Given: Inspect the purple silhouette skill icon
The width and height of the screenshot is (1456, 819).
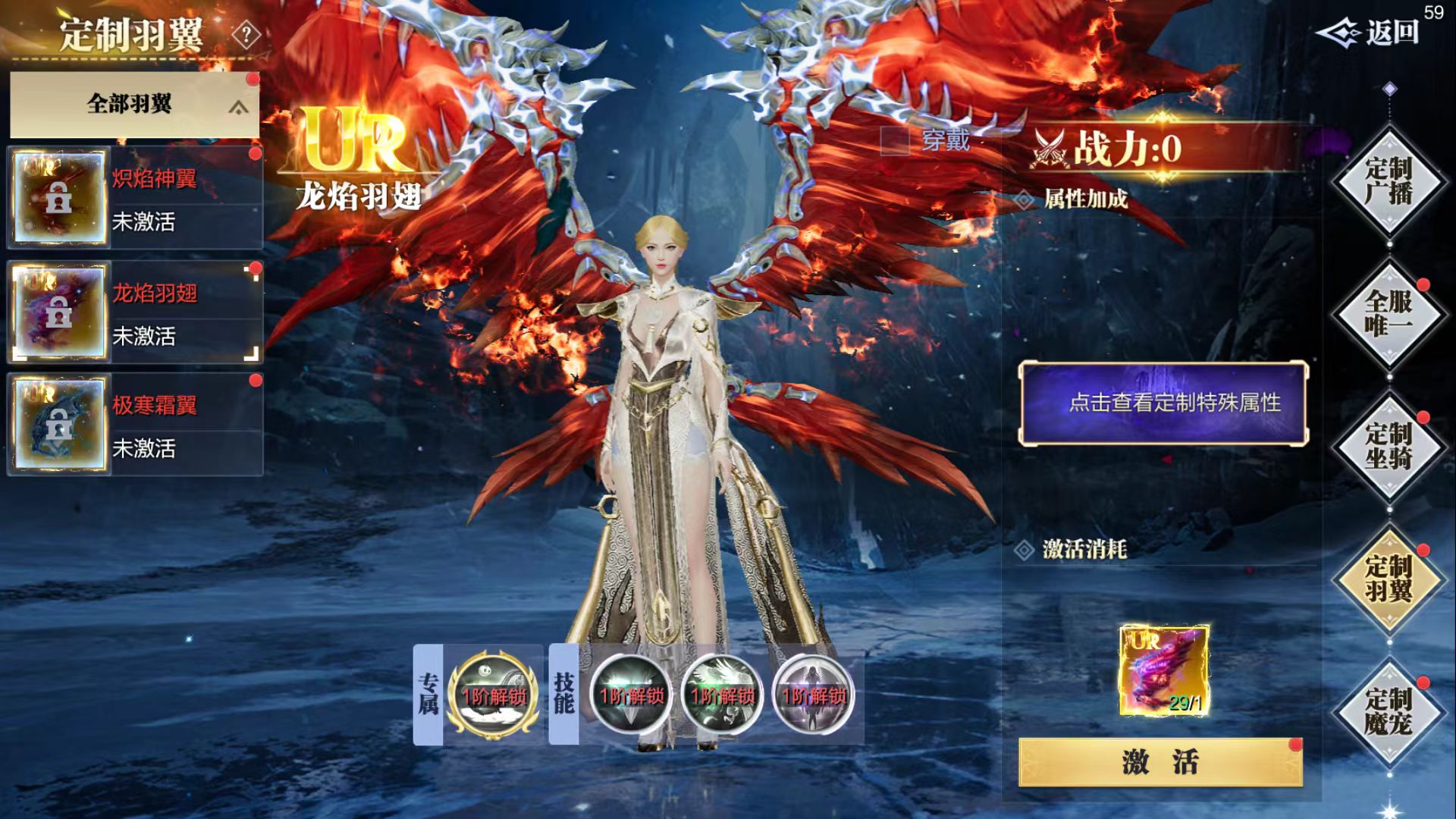Looking at the screenshot, I should pos(813,695).
